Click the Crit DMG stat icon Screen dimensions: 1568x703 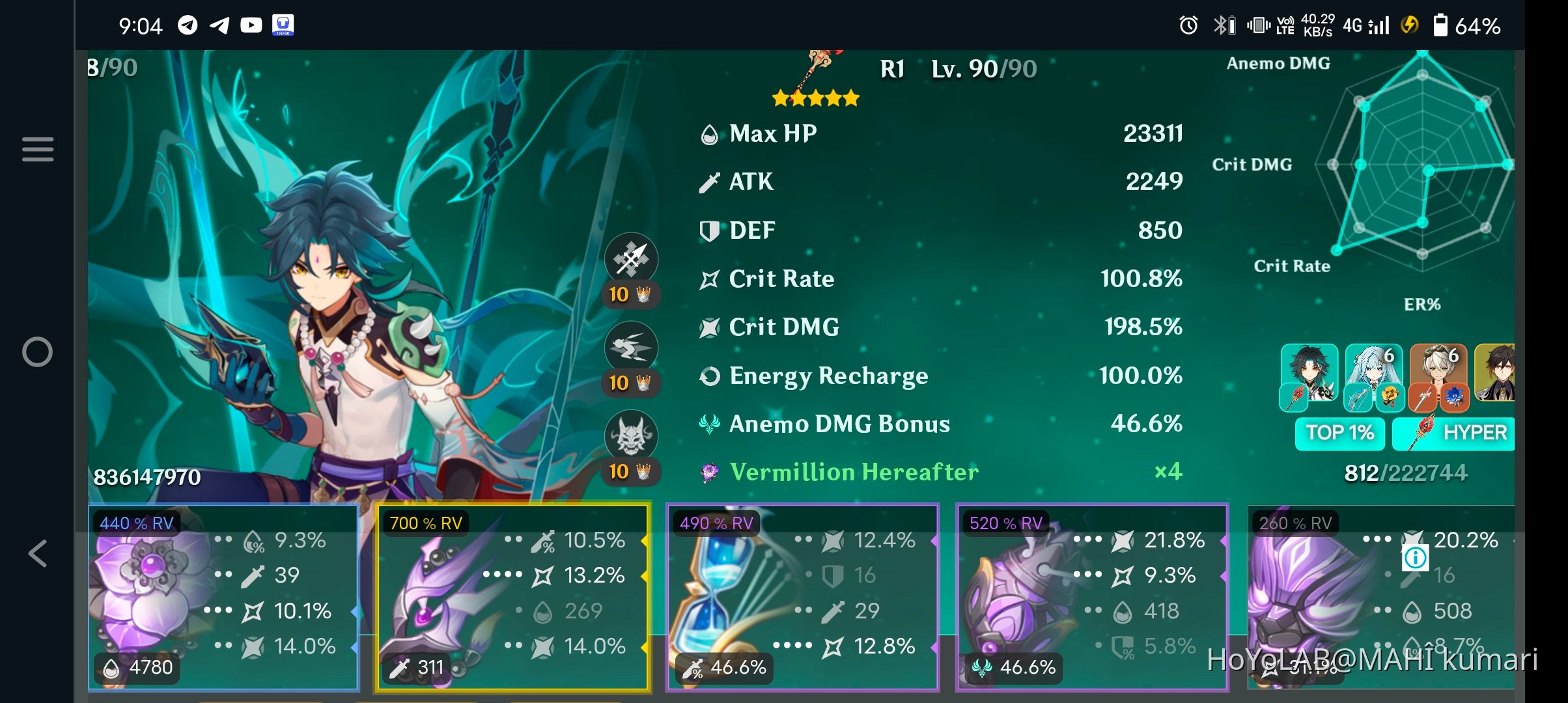708,327
